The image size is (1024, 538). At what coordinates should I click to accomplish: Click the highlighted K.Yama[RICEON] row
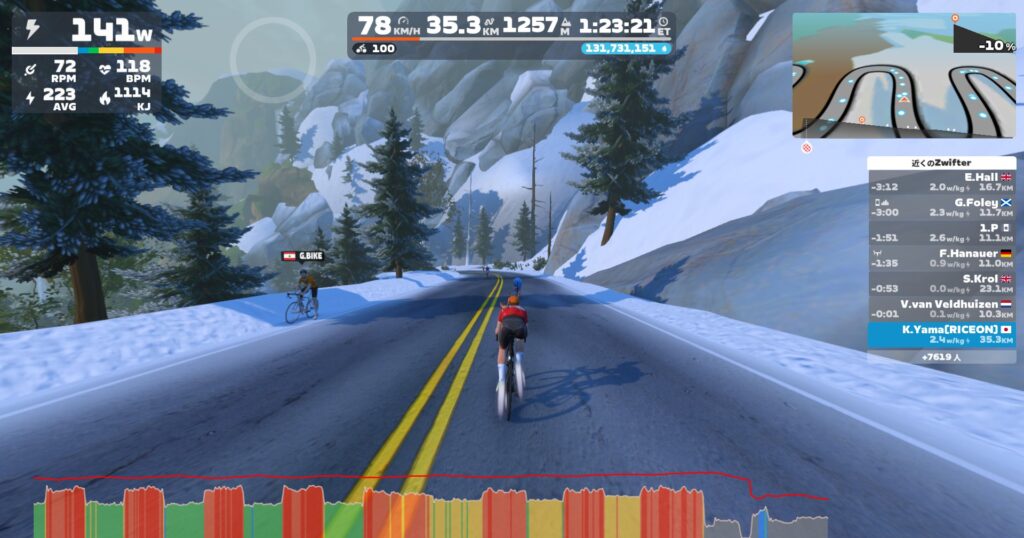click(x=941, y=334)
